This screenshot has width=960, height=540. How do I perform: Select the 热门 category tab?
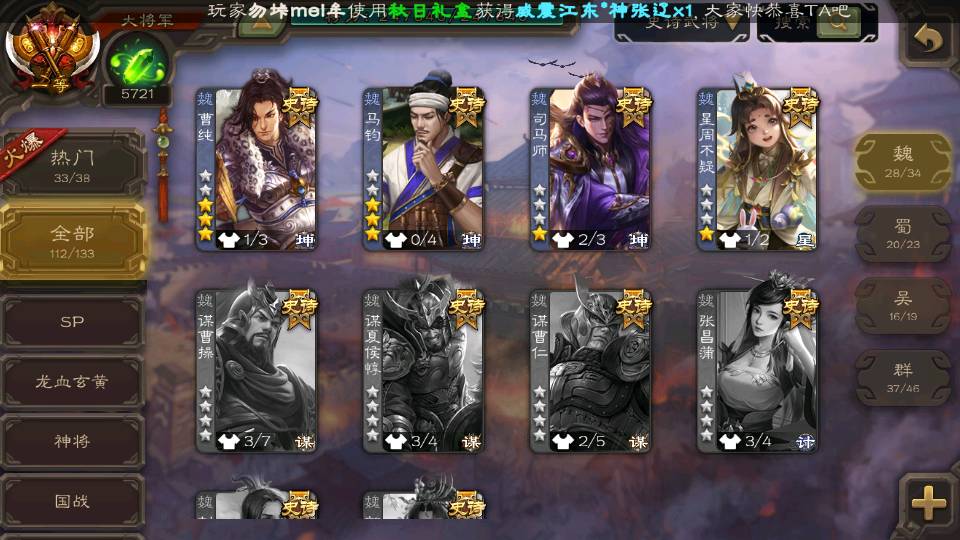pyautogui.click(x=72, y=164)
